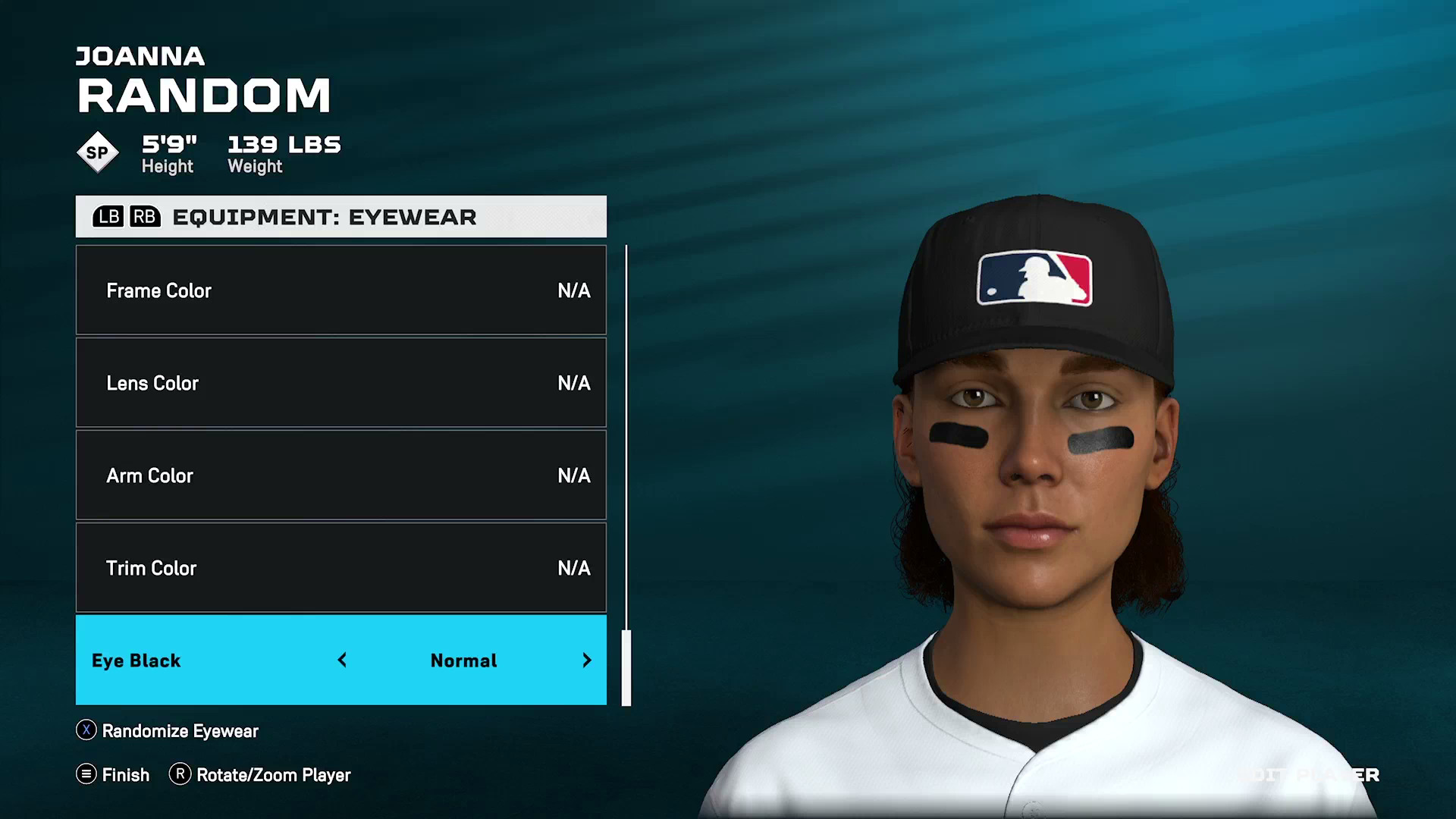Click the left arrow for Eye Black

click(342, 661)
